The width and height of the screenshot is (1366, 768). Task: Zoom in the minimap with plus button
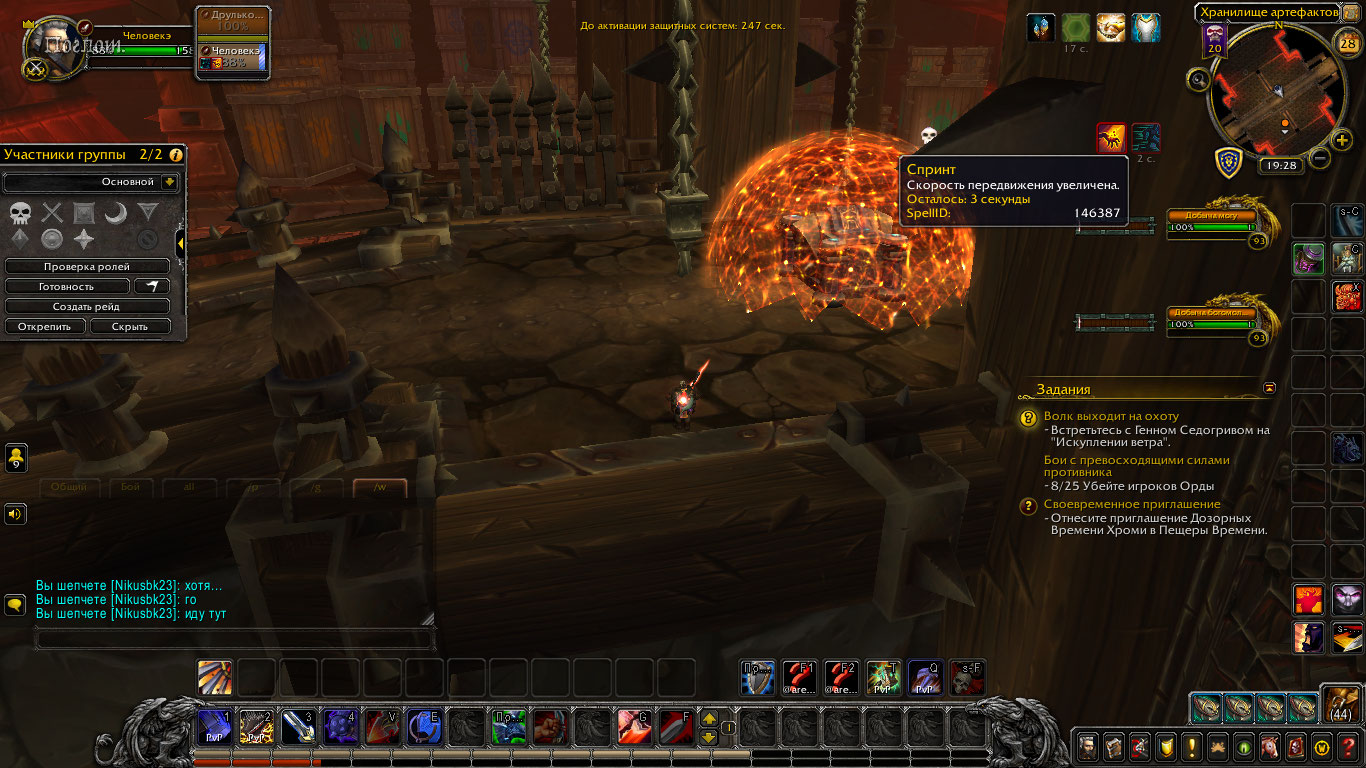coord(1342,140)
